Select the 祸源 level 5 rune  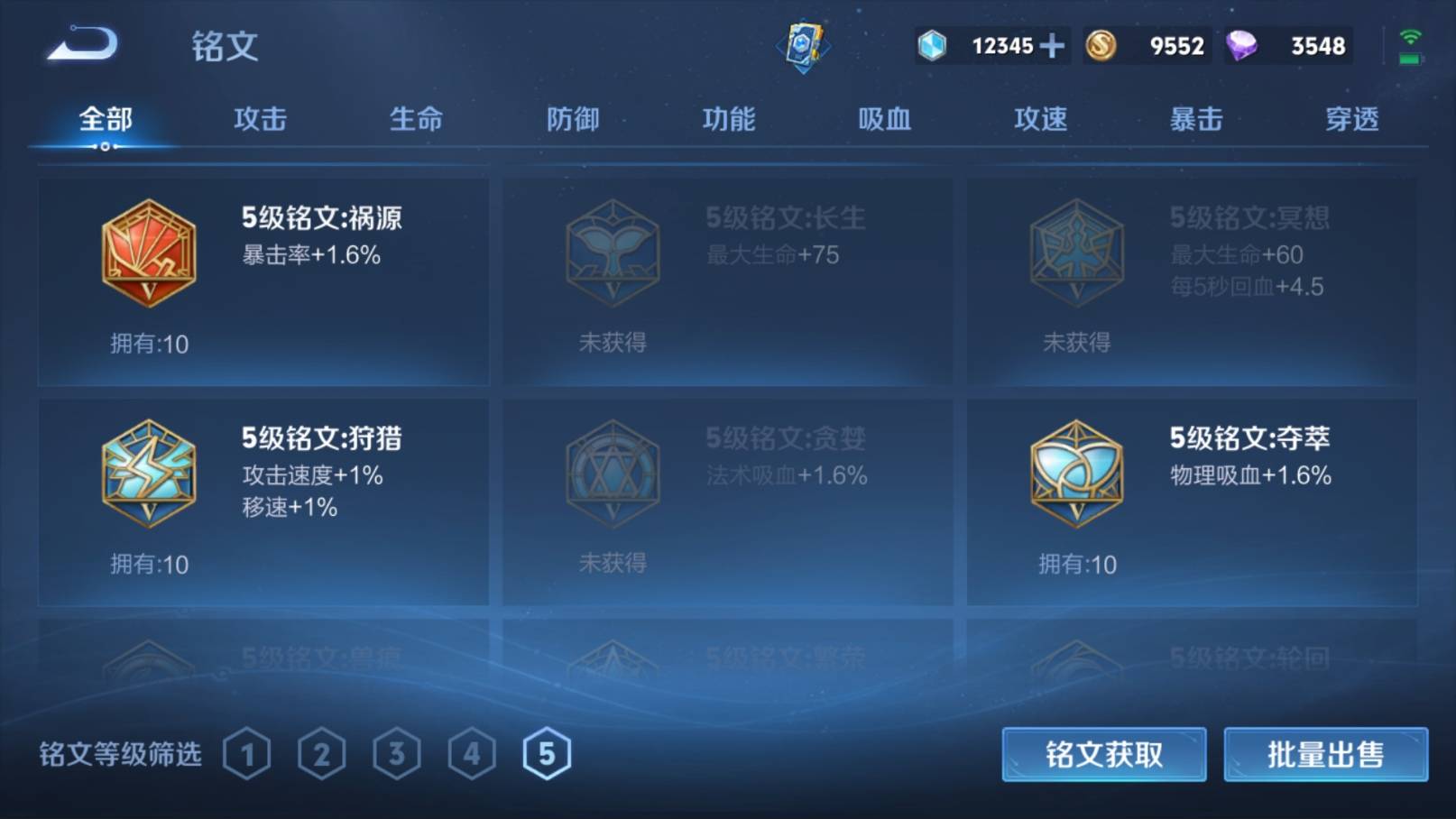263,281
